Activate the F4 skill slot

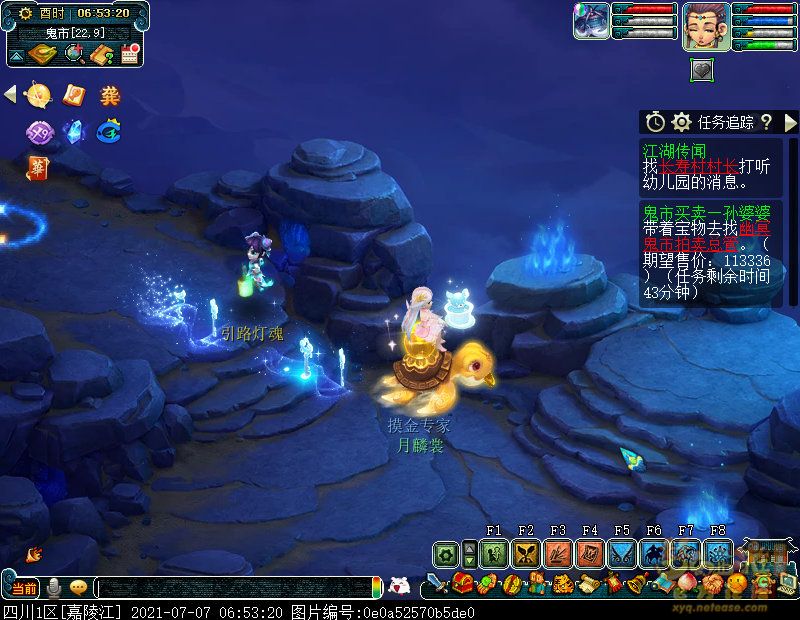pos(589,553)
